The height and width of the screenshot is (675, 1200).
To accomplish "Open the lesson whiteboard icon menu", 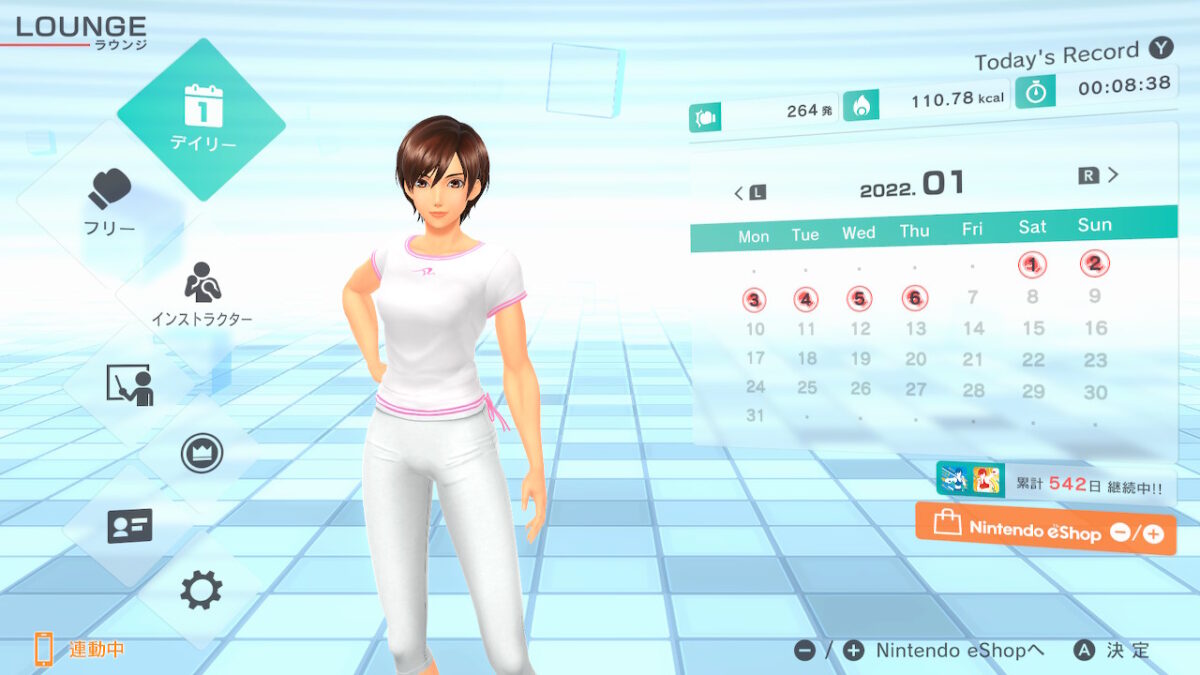I will [129, 384].
